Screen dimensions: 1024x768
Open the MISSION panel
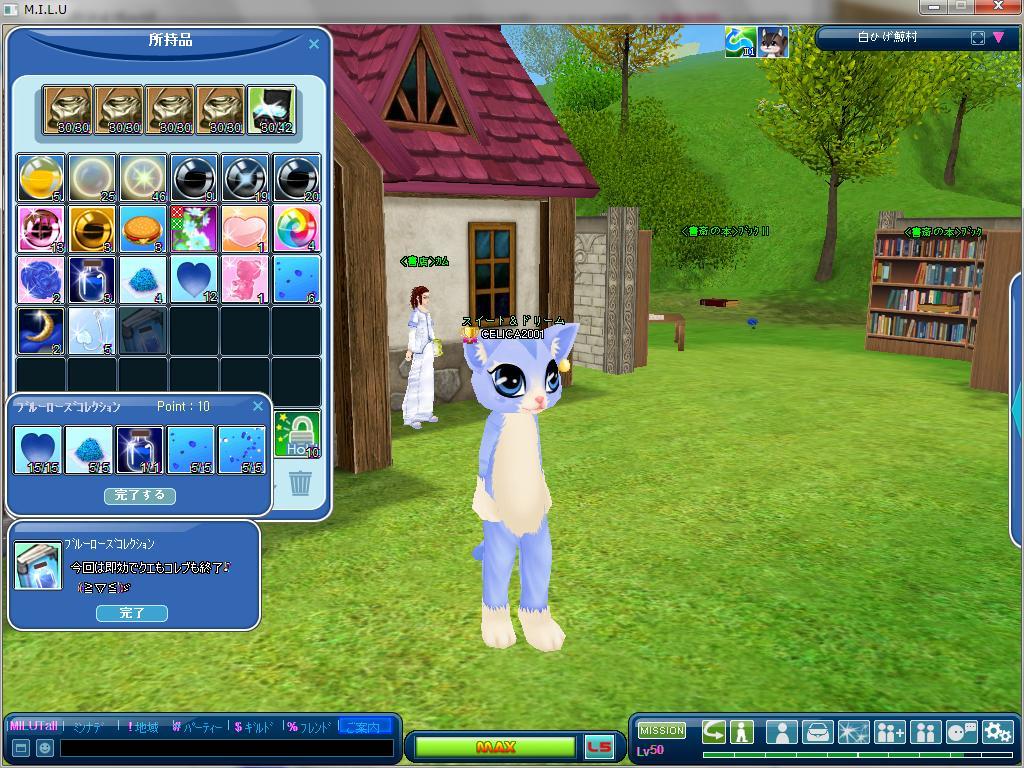(662, 731)
